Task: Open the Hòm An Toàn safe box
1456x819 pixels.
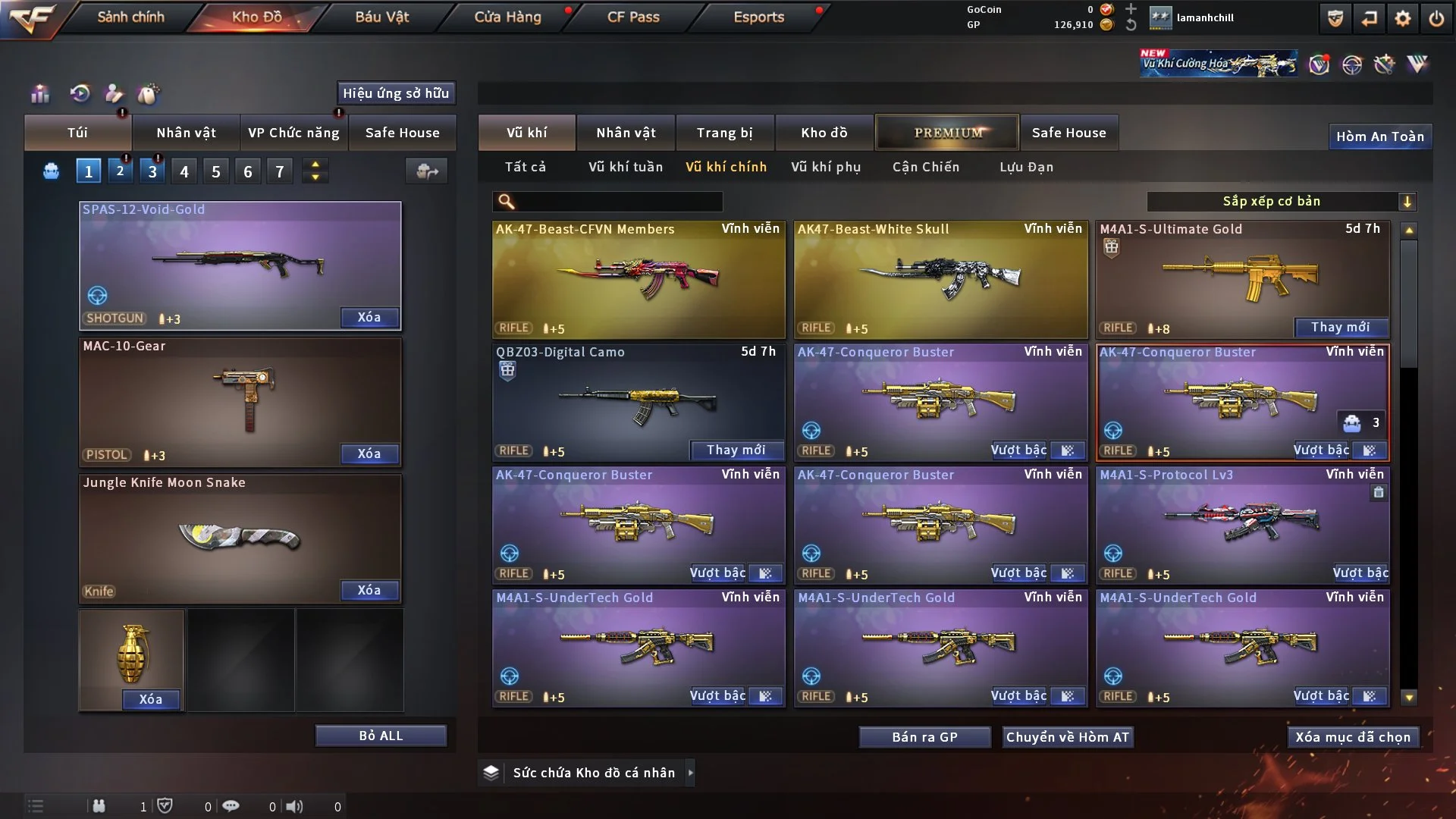Action: point(1380,136)
